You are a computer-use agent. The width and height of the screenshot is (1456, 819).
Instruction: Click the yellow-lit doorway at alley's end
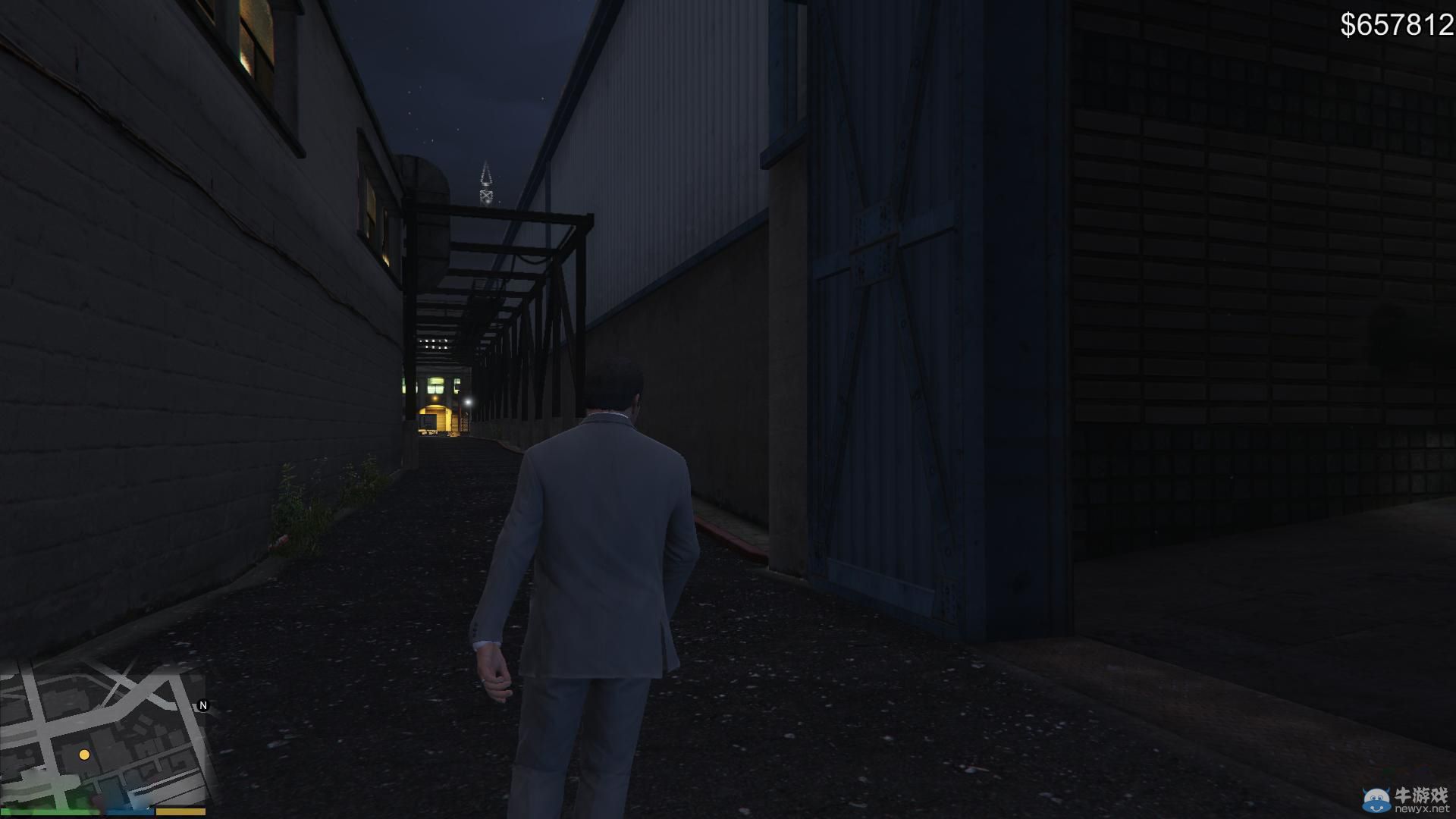(438, 419)
